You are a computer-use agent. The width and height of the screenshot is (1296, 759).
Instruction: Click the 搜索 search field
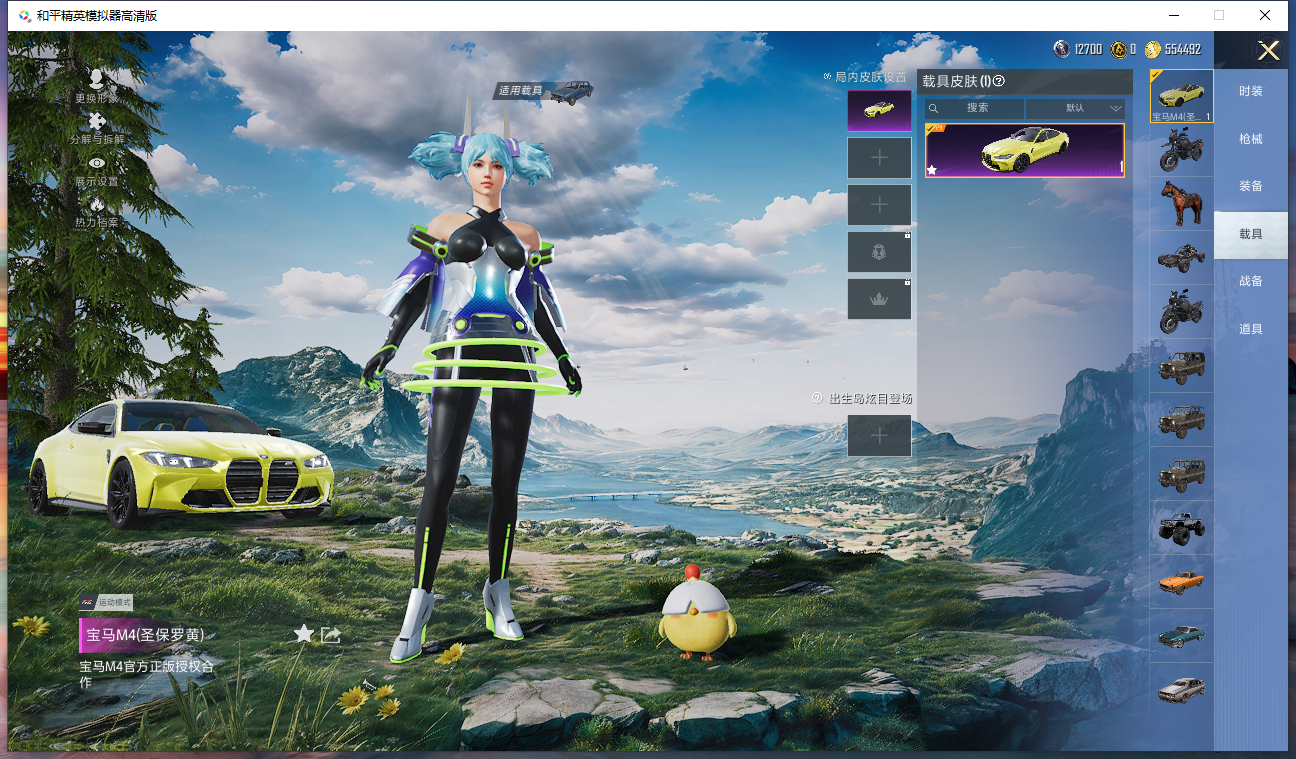point(975,108)
